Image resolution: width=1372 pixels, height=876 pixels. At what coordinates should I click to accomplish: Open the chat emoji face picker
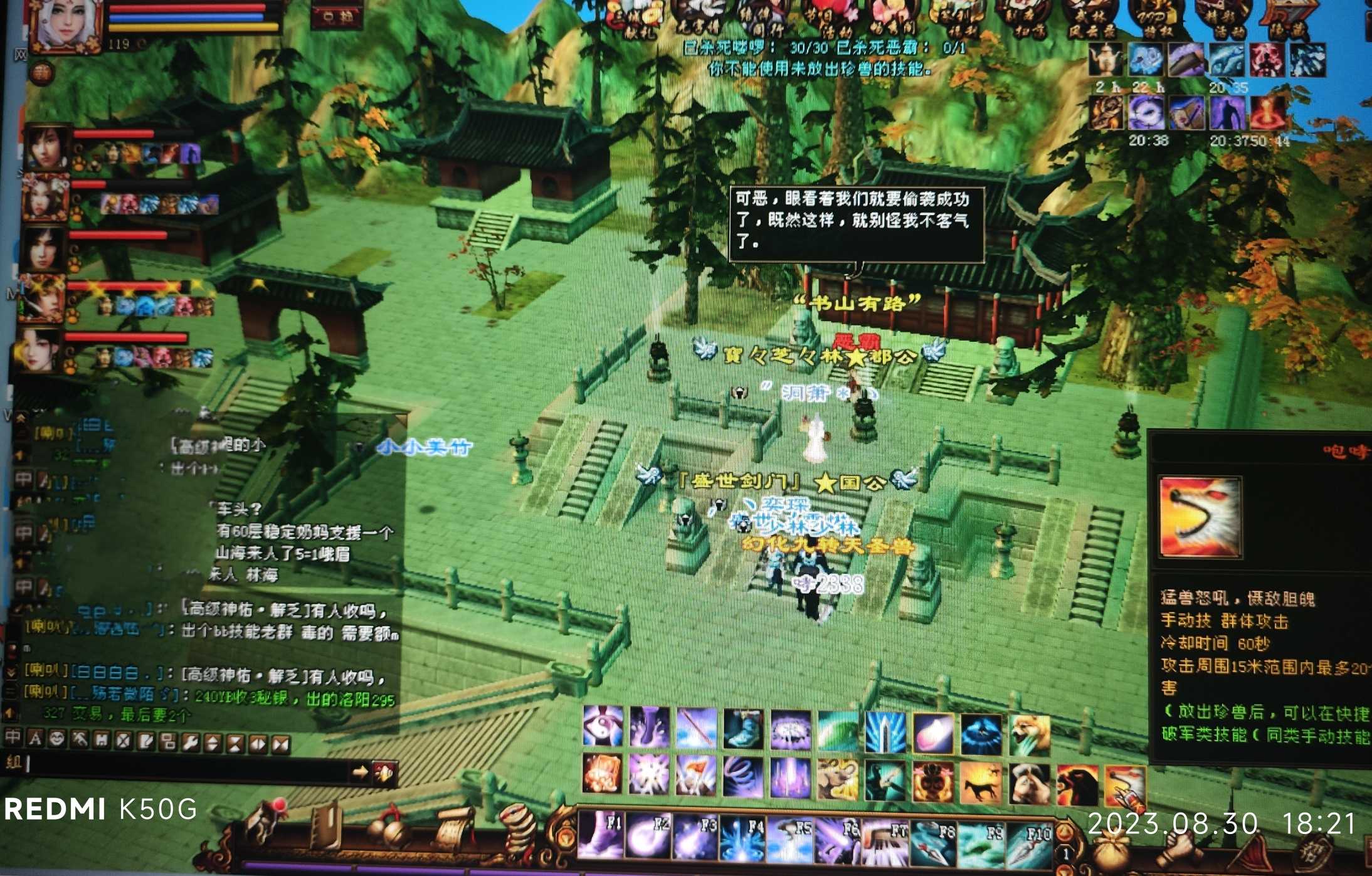[57, 739]
